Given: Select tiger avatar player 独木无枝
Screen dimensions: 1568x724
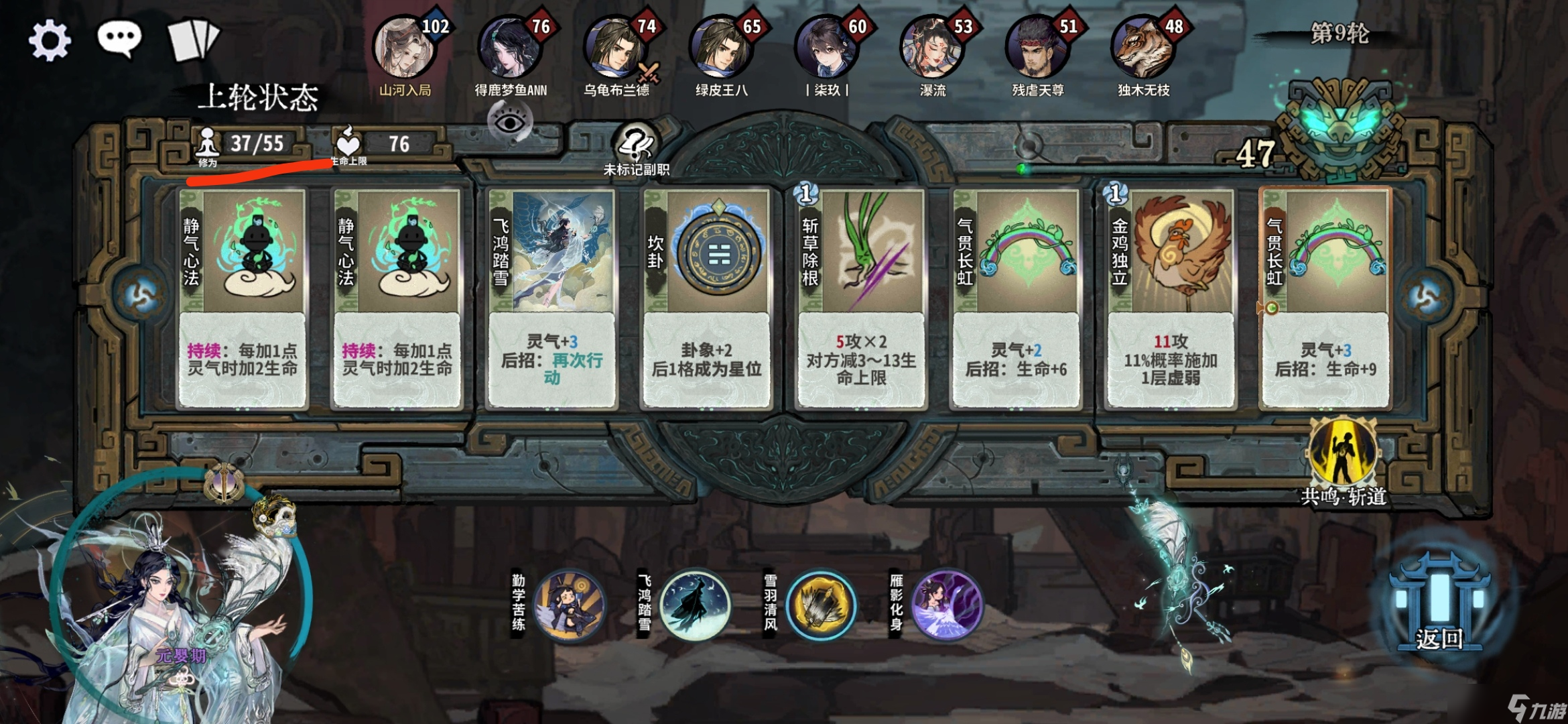Looking at the screenshot, I should 1142,48.
